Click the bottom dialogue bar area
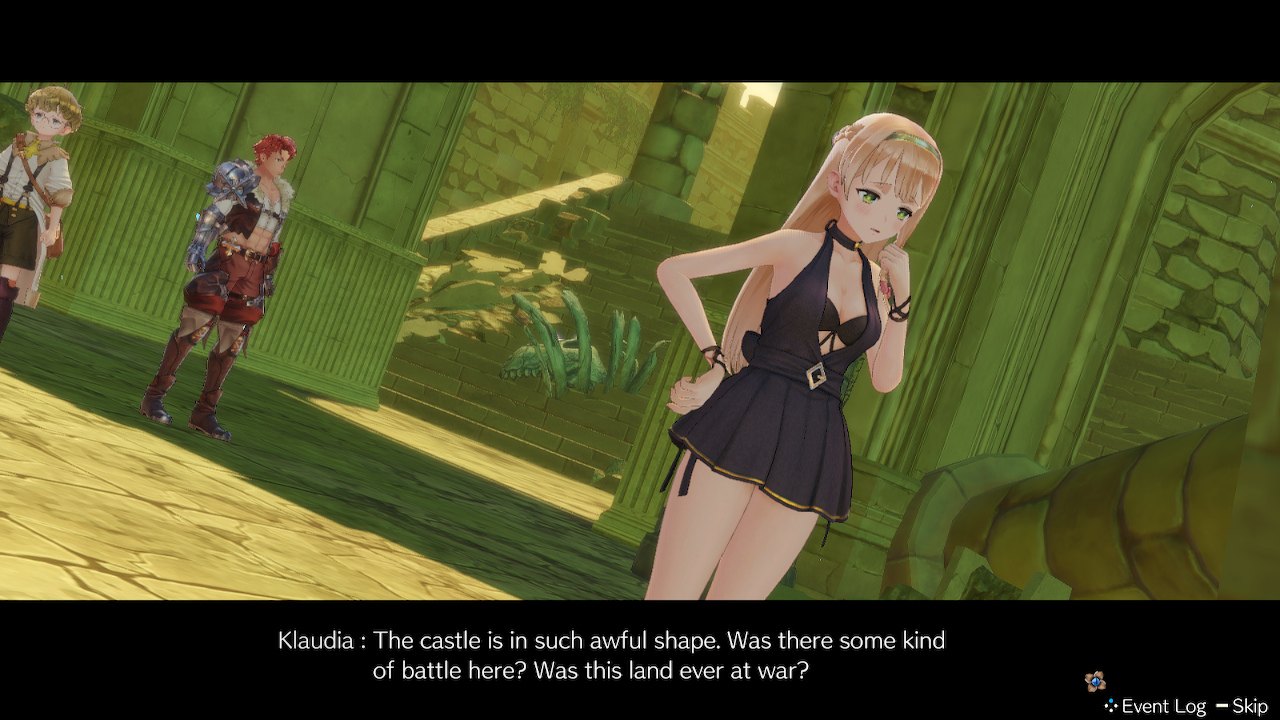Viewport: 1280px width, 720px height. (x=640, y=660)
